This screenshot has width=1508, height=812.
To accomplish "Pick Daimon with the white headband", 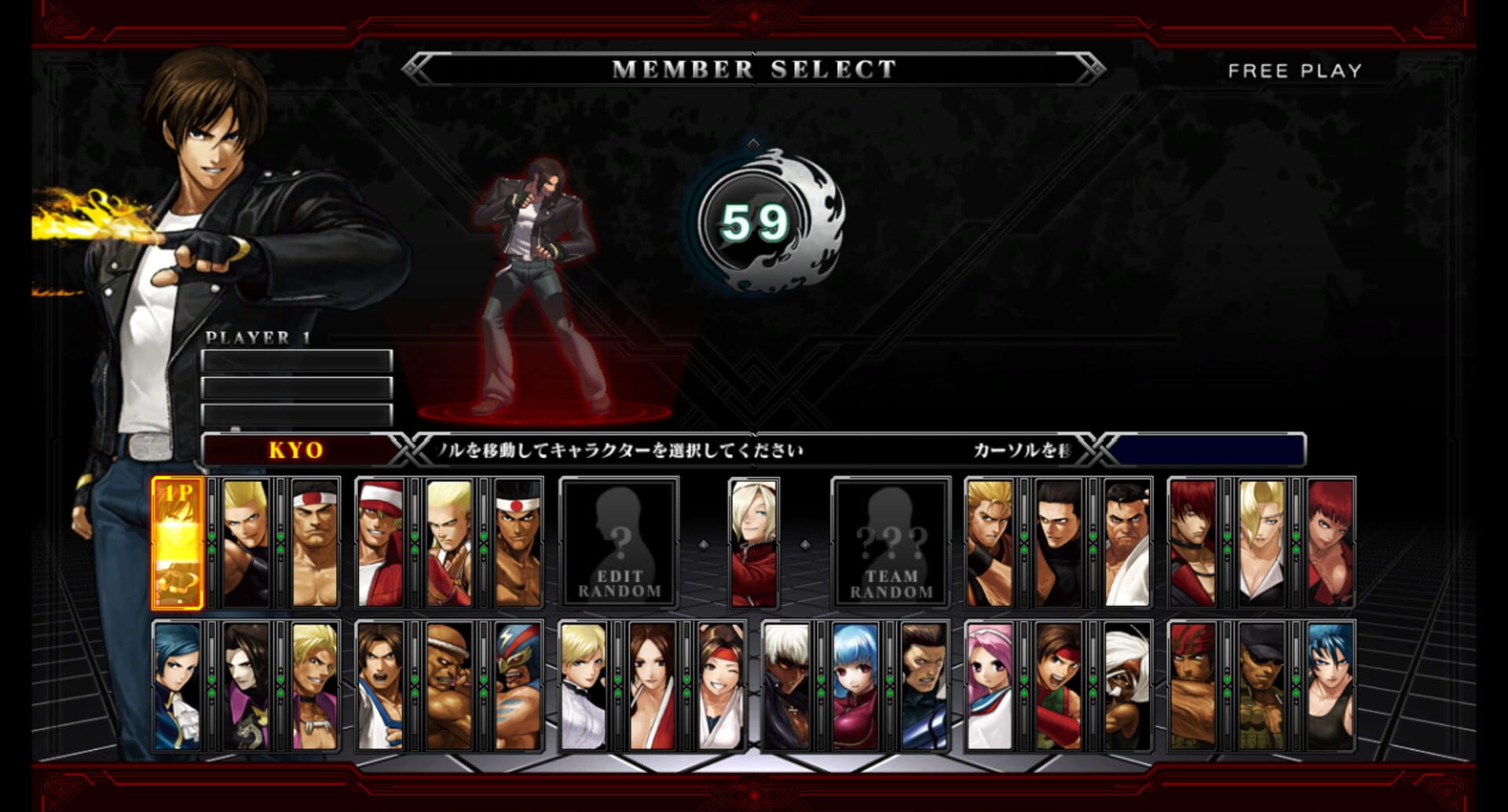I will pos(315,543).
